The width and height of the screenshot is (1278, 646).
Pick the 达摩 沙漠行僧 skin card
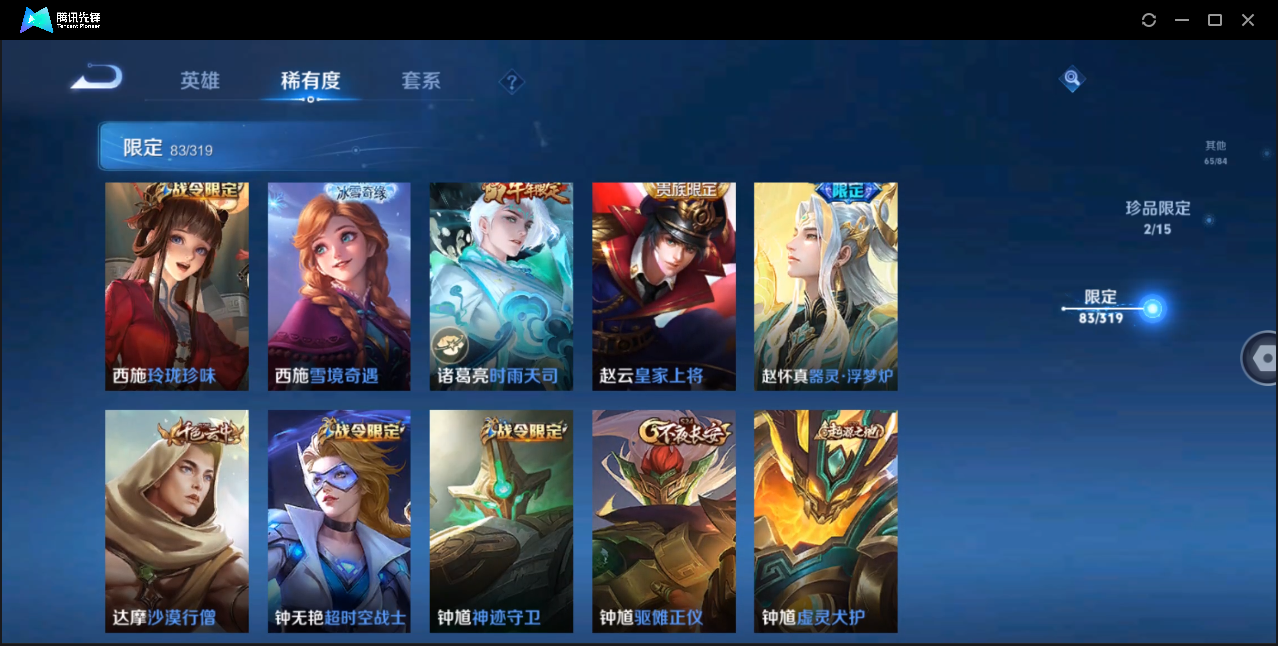[177, 521]
